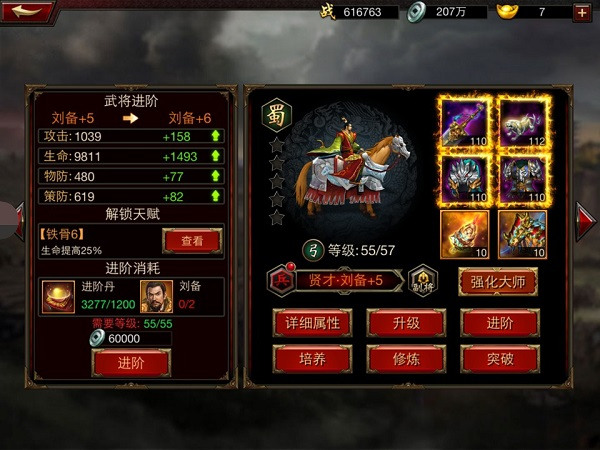Add gold ingots with the plus button
600x450 pixels.
[x=581, y=12]
